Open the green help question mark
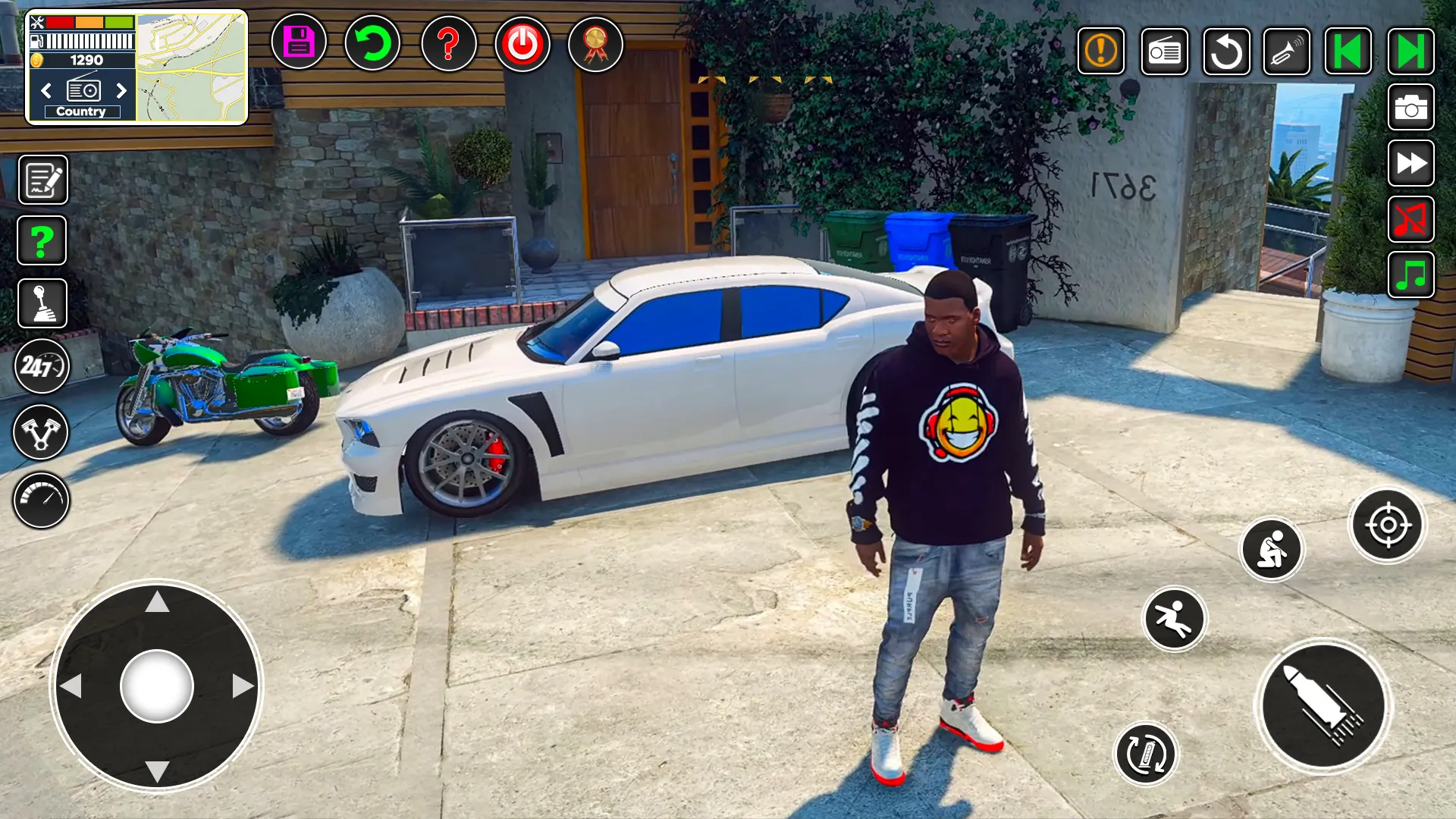 pyautogui.click(x=42, y=240)
